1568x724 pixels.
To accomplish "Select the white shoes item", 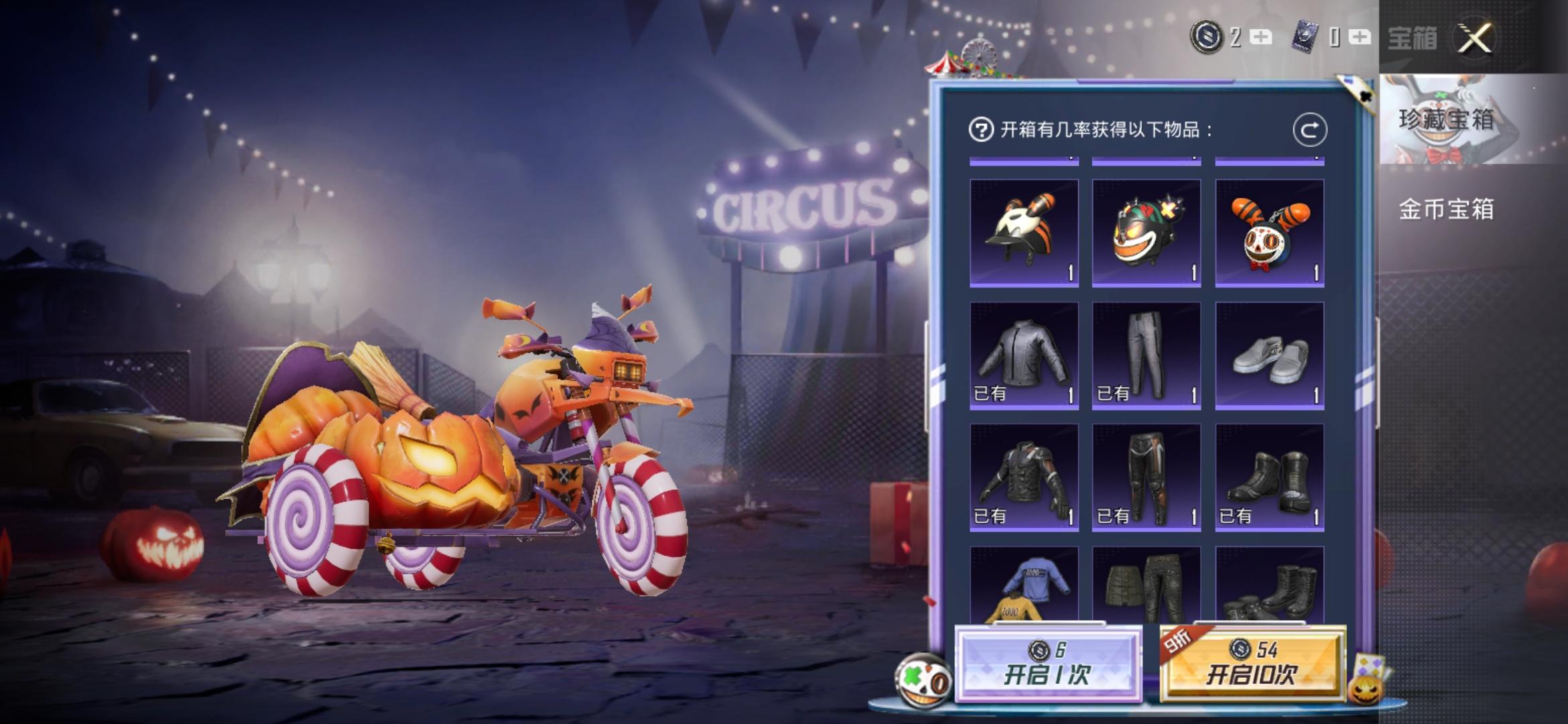I will [1269, 355].
